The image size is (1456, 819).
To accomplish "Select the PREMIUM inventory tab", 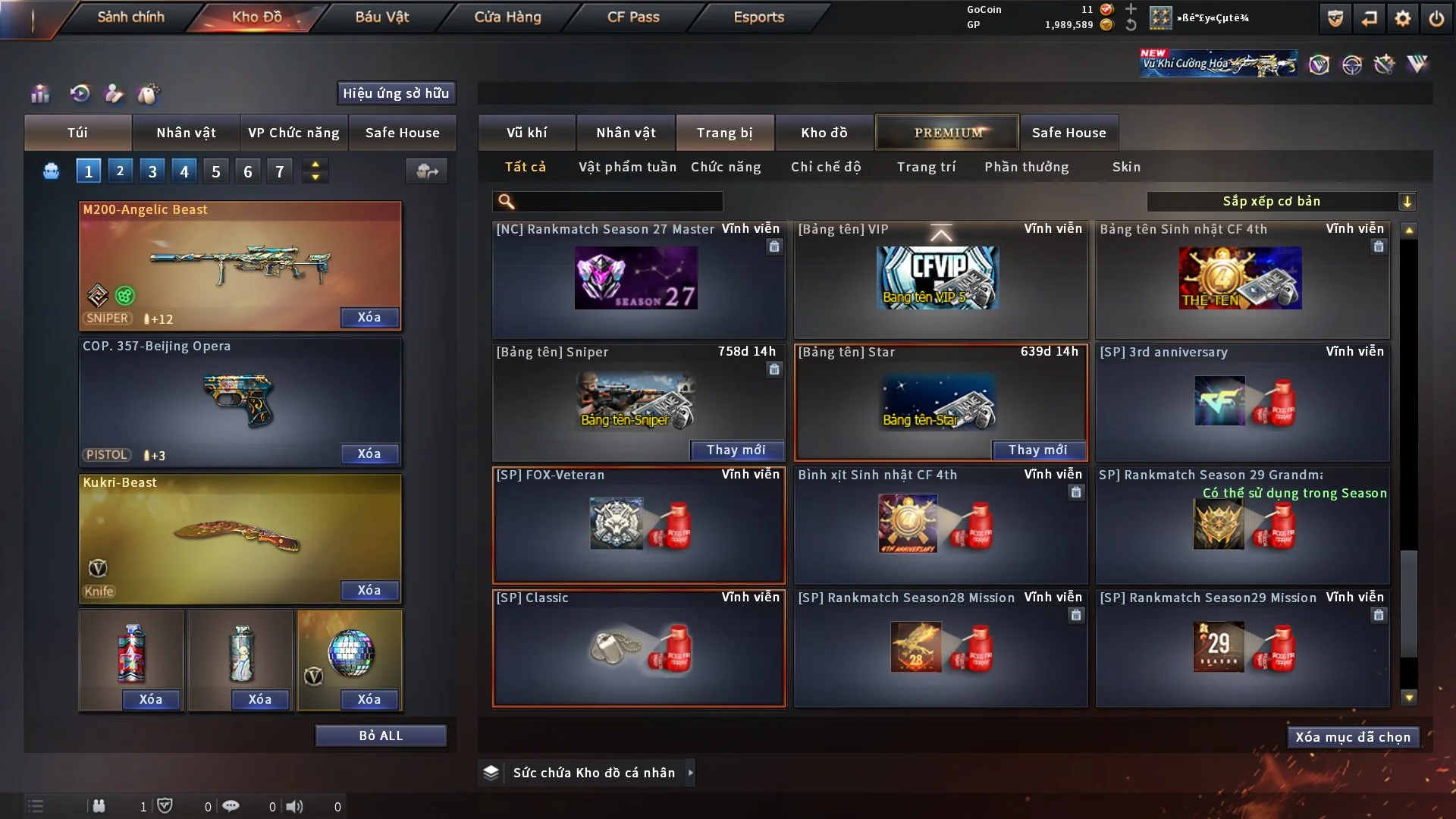I will [x=948, y=133].
